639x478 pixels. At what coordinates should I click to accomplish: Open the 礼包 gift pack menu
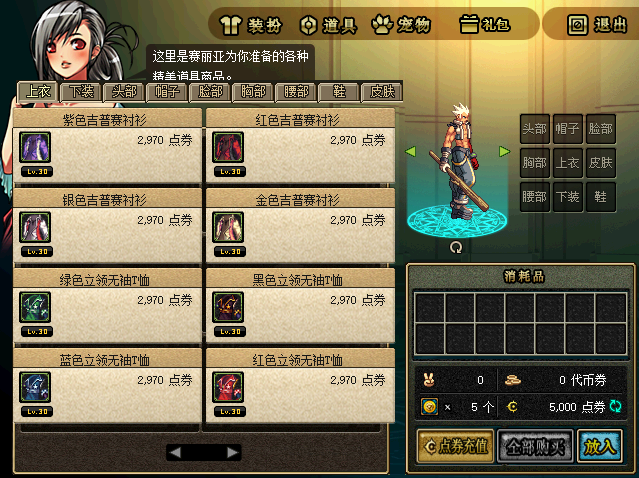[x=484, y=24]
